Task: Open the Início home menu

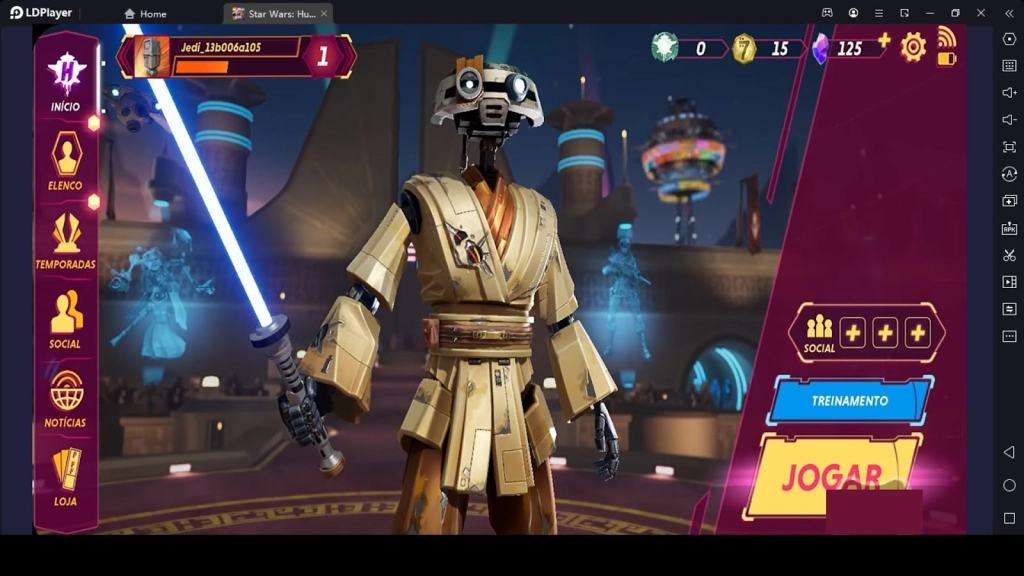Action: pyautogui.click(x=66, y=80)
